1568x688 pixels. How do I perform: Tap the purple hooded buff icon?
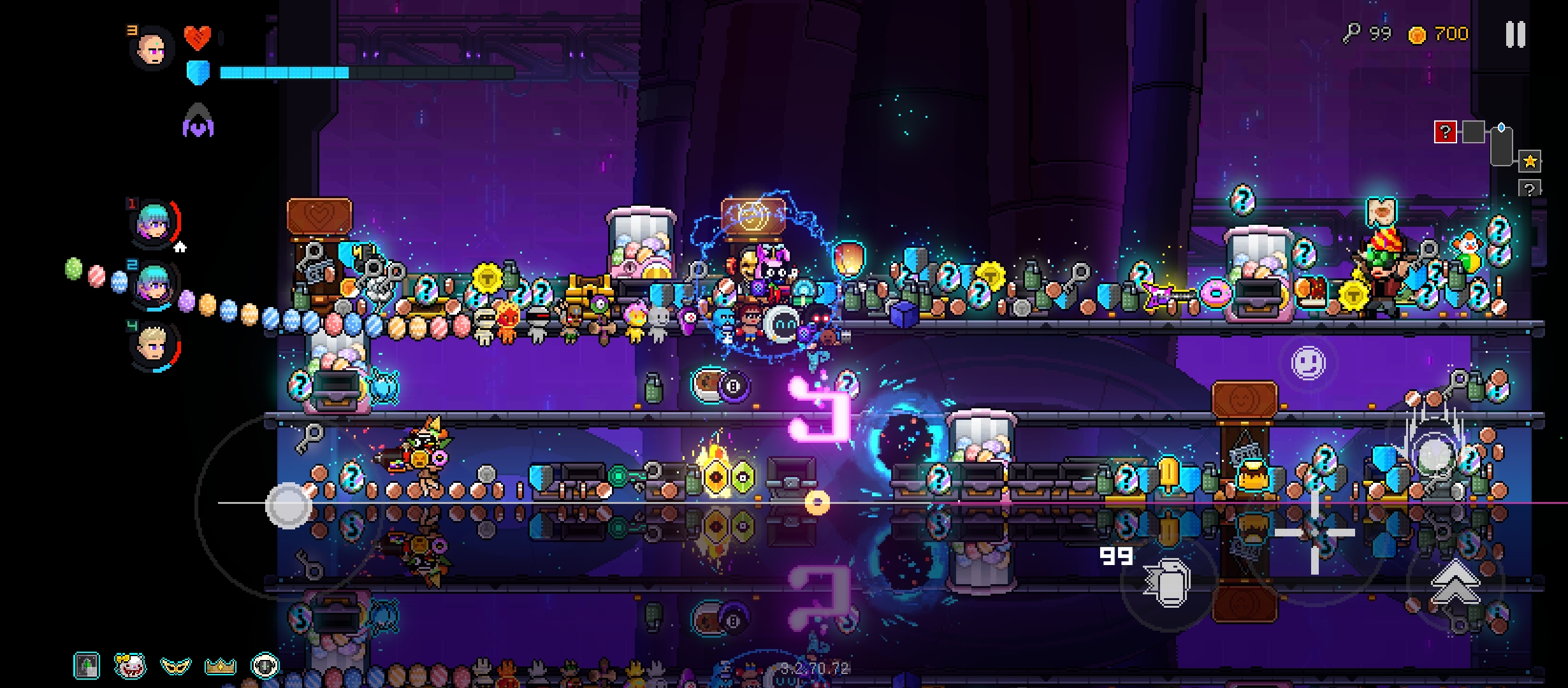(x=198, y=122)
